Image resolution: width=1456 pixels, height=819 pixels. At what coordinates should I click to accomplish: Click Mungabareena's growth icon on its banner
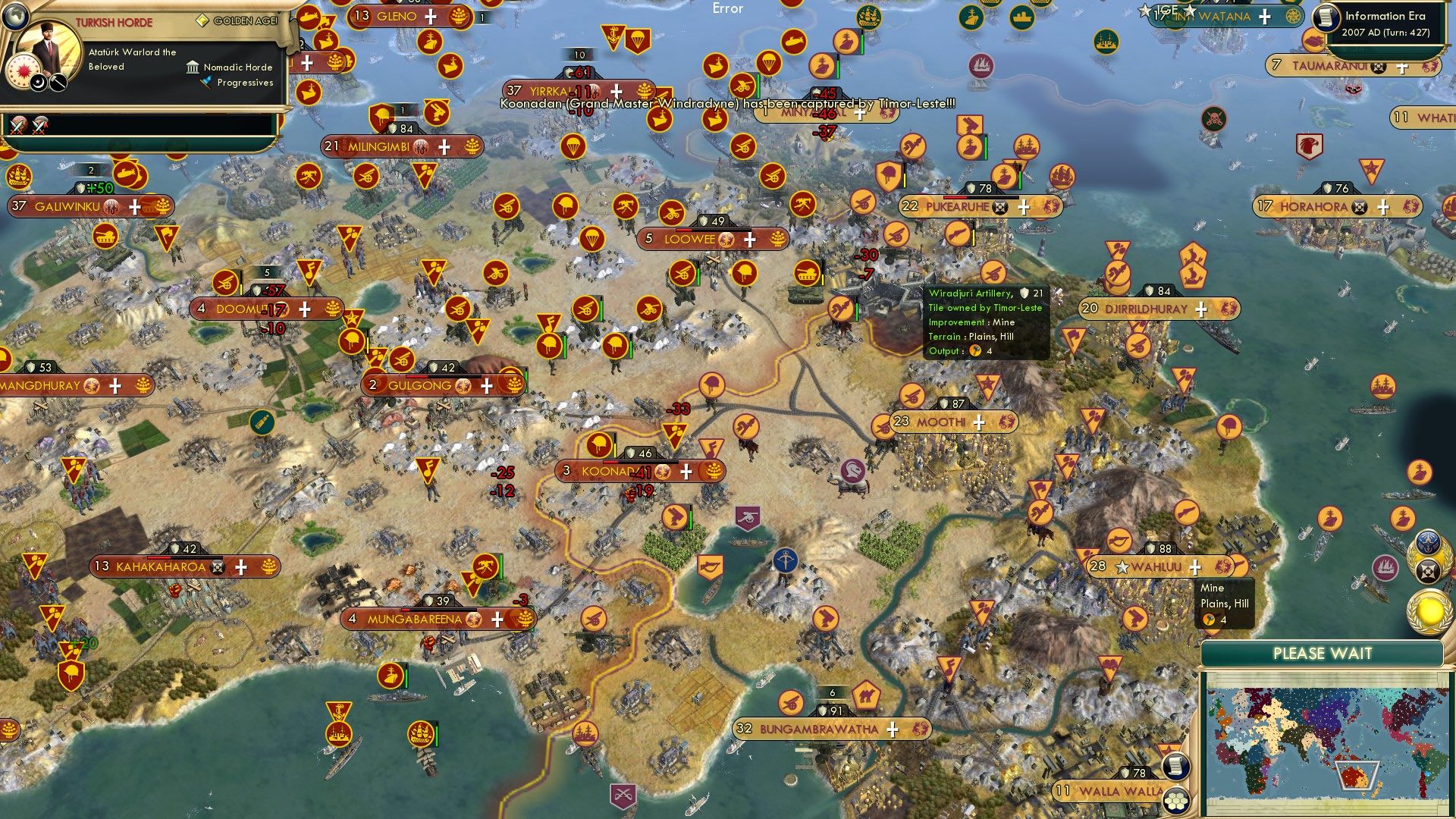[523, 620]
